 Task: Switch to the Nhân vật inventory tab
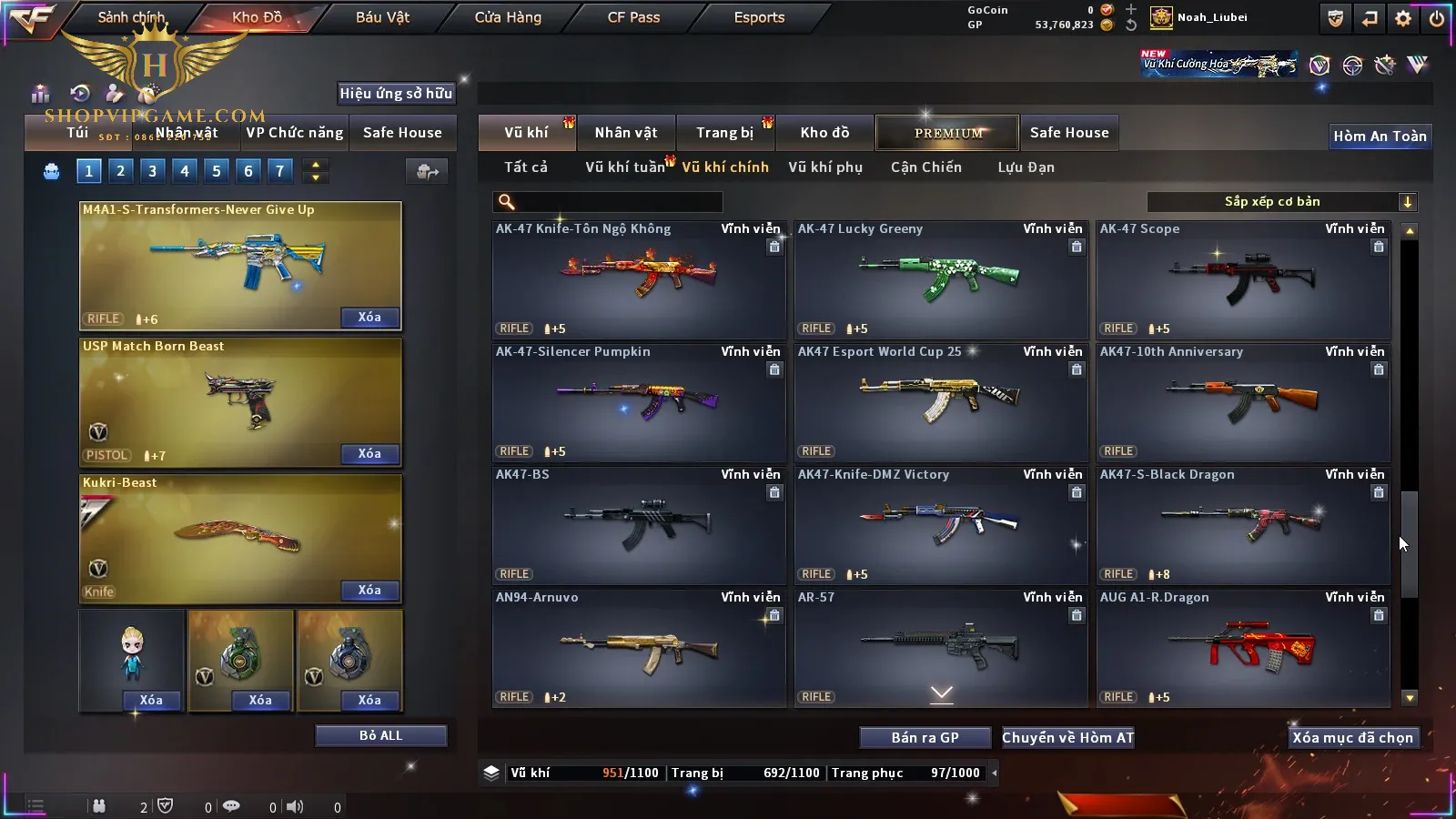click(x=626, y=133)
